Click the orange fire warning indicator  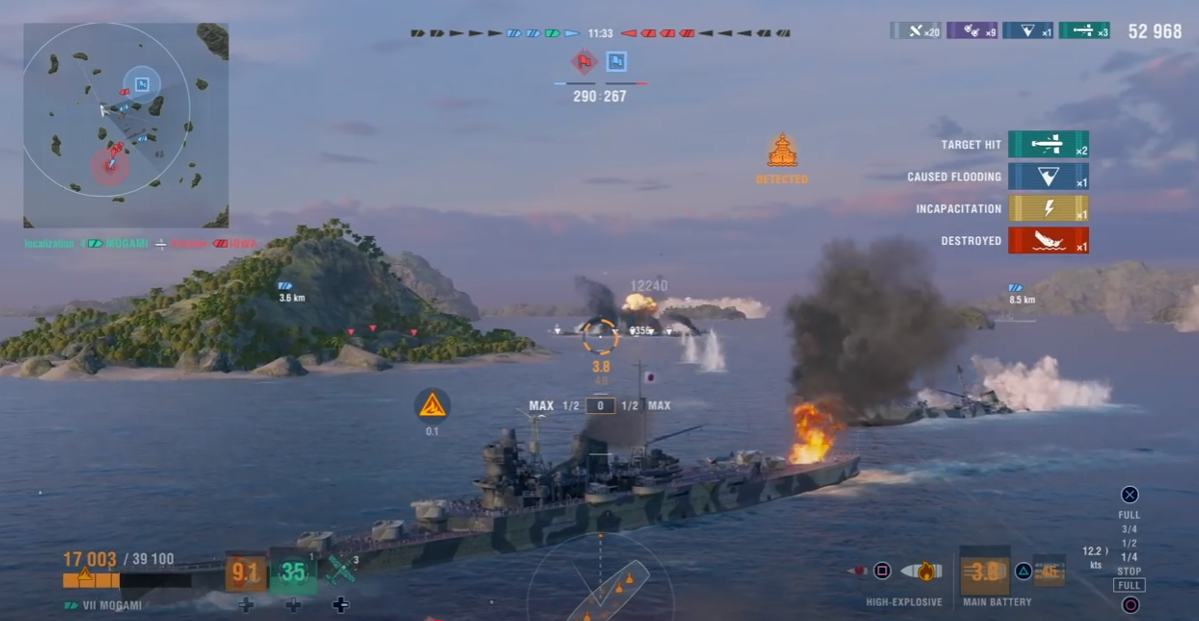[432, 405]
